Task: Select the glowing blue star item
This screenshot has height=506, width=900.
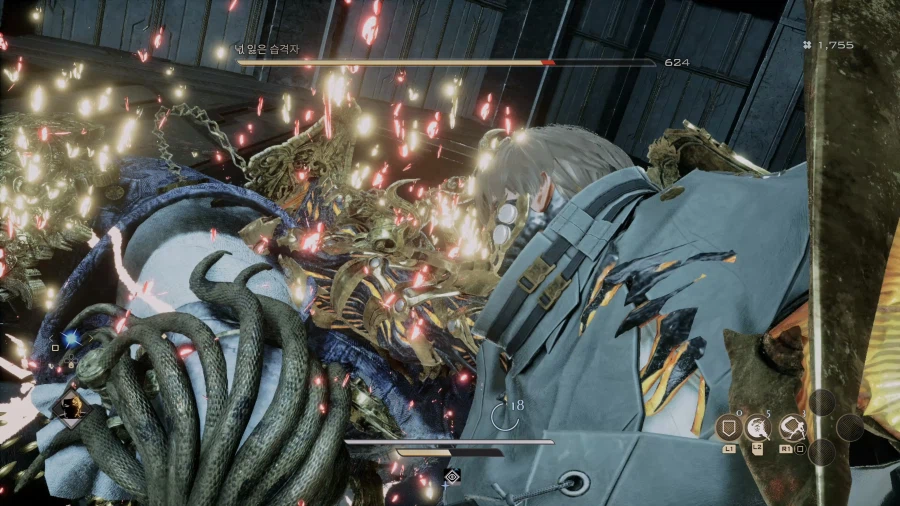Action: (x=71, y=339)
